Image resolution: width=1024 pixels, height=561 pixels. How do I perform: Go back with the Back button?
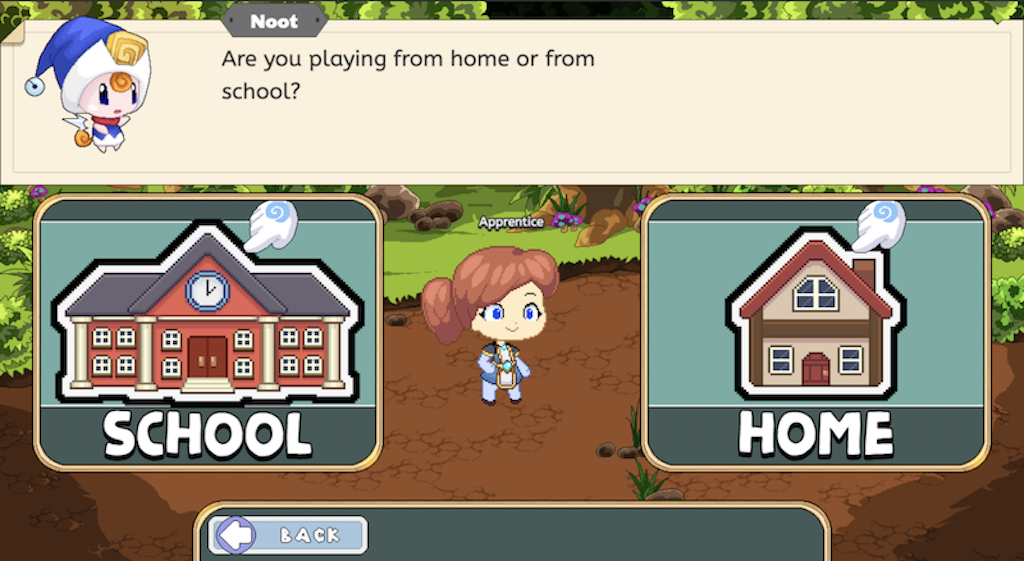pyautogui.click(x=290, y=535)
